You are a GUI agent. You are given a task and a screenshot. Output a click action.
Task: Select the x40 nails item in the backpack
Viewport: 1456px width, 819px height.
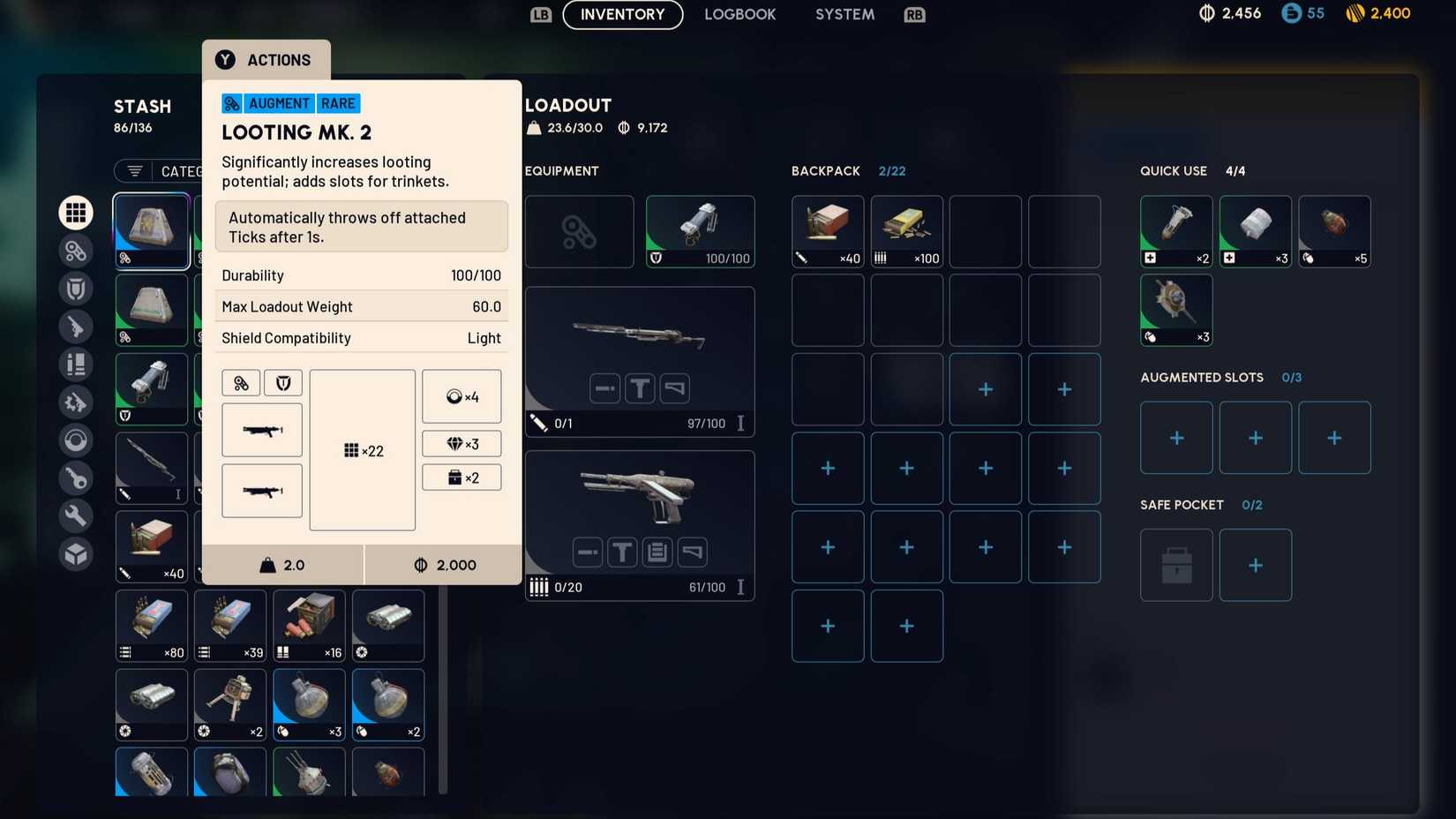[x=828, y=231]
